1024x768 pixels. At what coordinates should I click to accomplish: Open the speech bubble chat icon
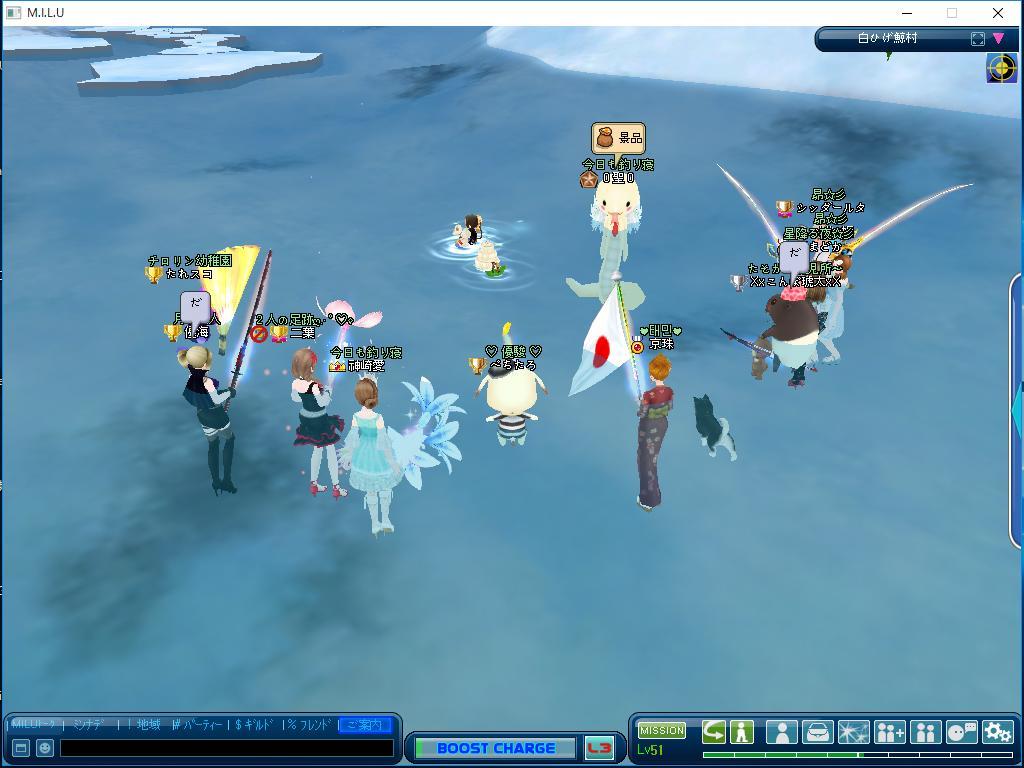pos(961,732)
